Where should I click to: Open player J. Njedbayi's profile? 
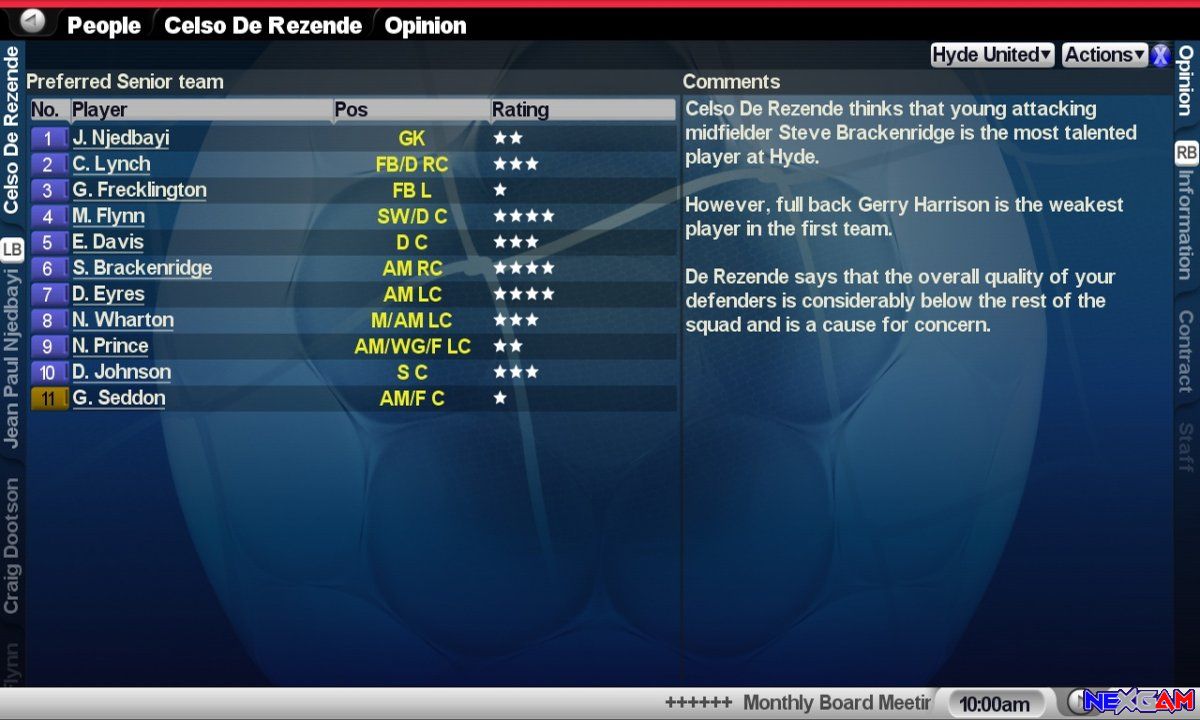(121, 138)
